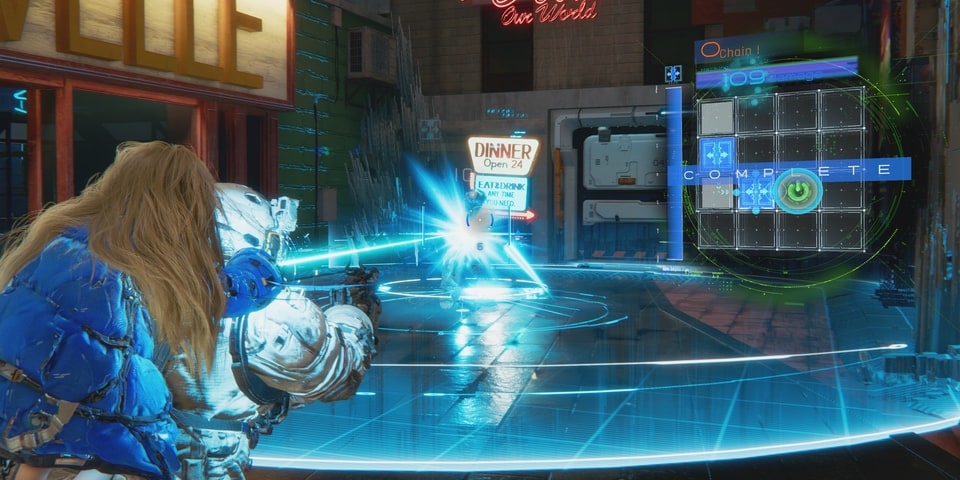Select the green power node on the grid

click(x=798, y=190)
